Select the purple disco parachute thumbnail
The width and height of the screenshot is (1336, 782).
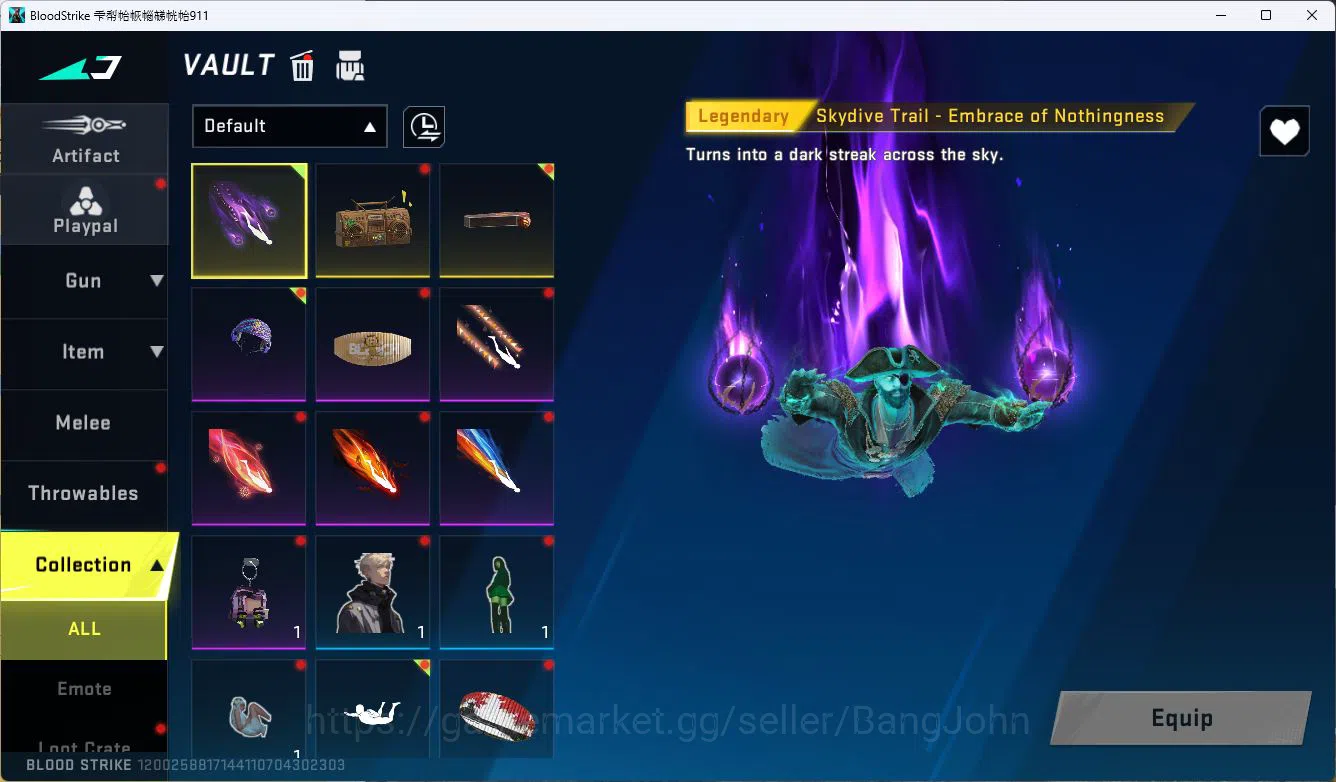(249, 344)
